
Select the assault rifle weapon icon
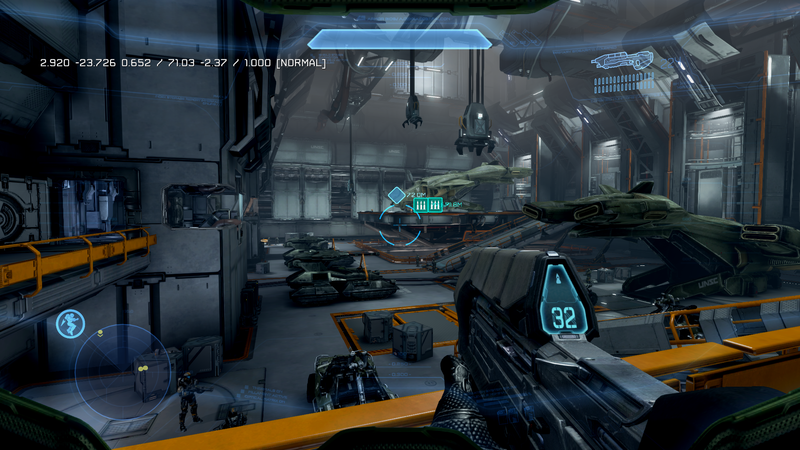pyautogui.click(x=622, y=61)
